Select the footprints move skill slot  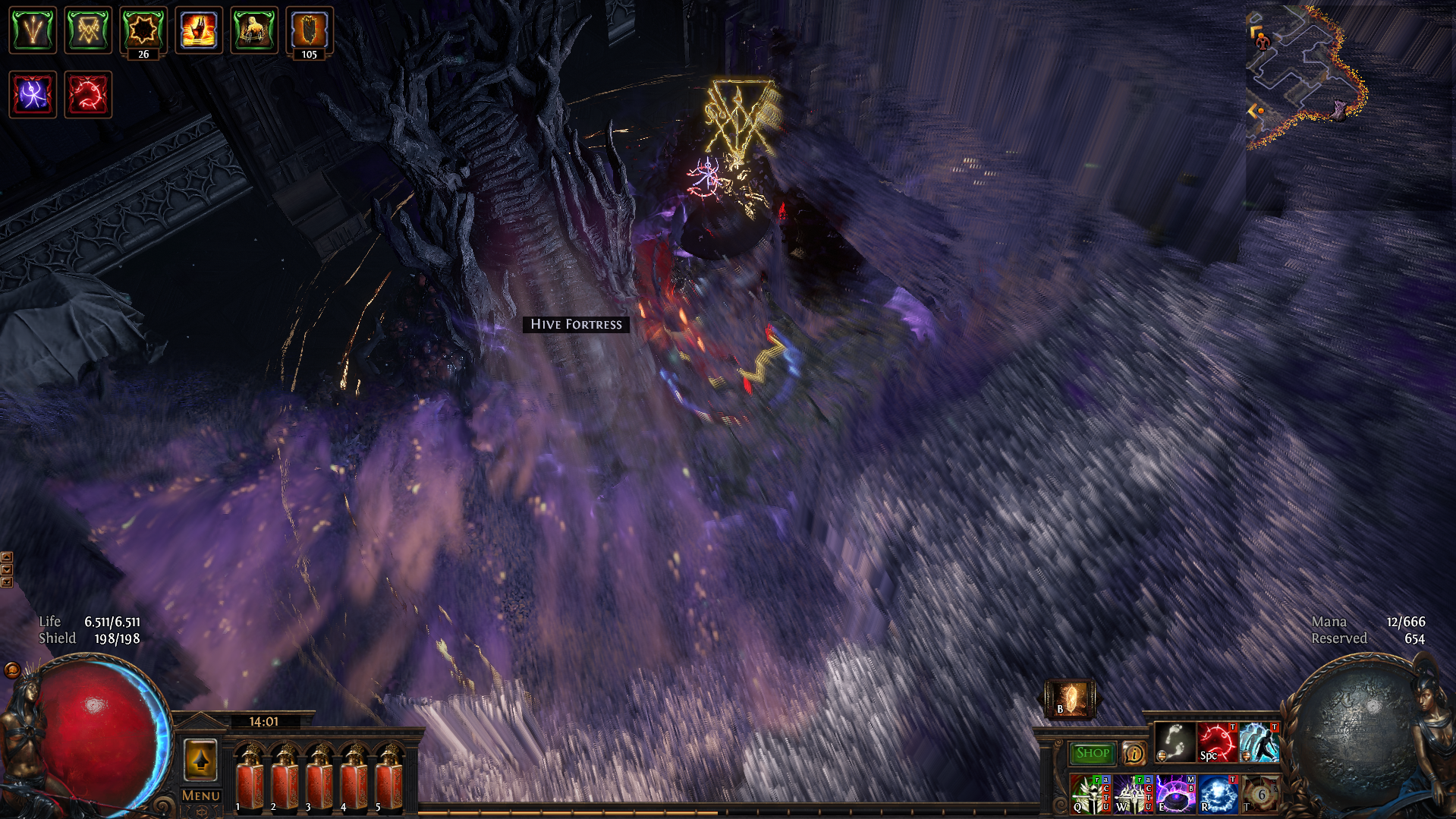tap(1175, 742)
